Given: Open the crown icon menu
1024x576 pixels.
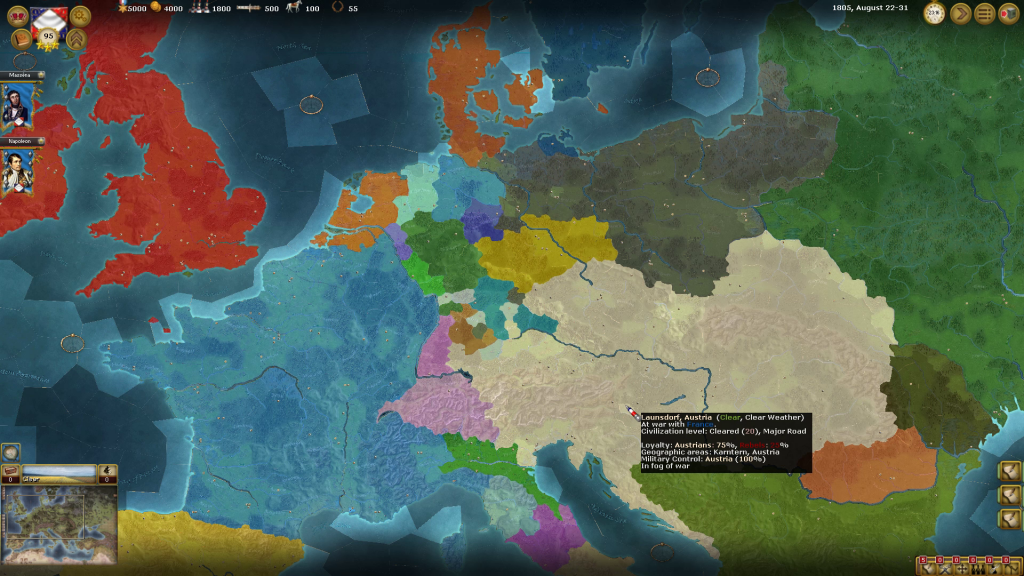Looking at the screenshot, I should coord(18,15).
